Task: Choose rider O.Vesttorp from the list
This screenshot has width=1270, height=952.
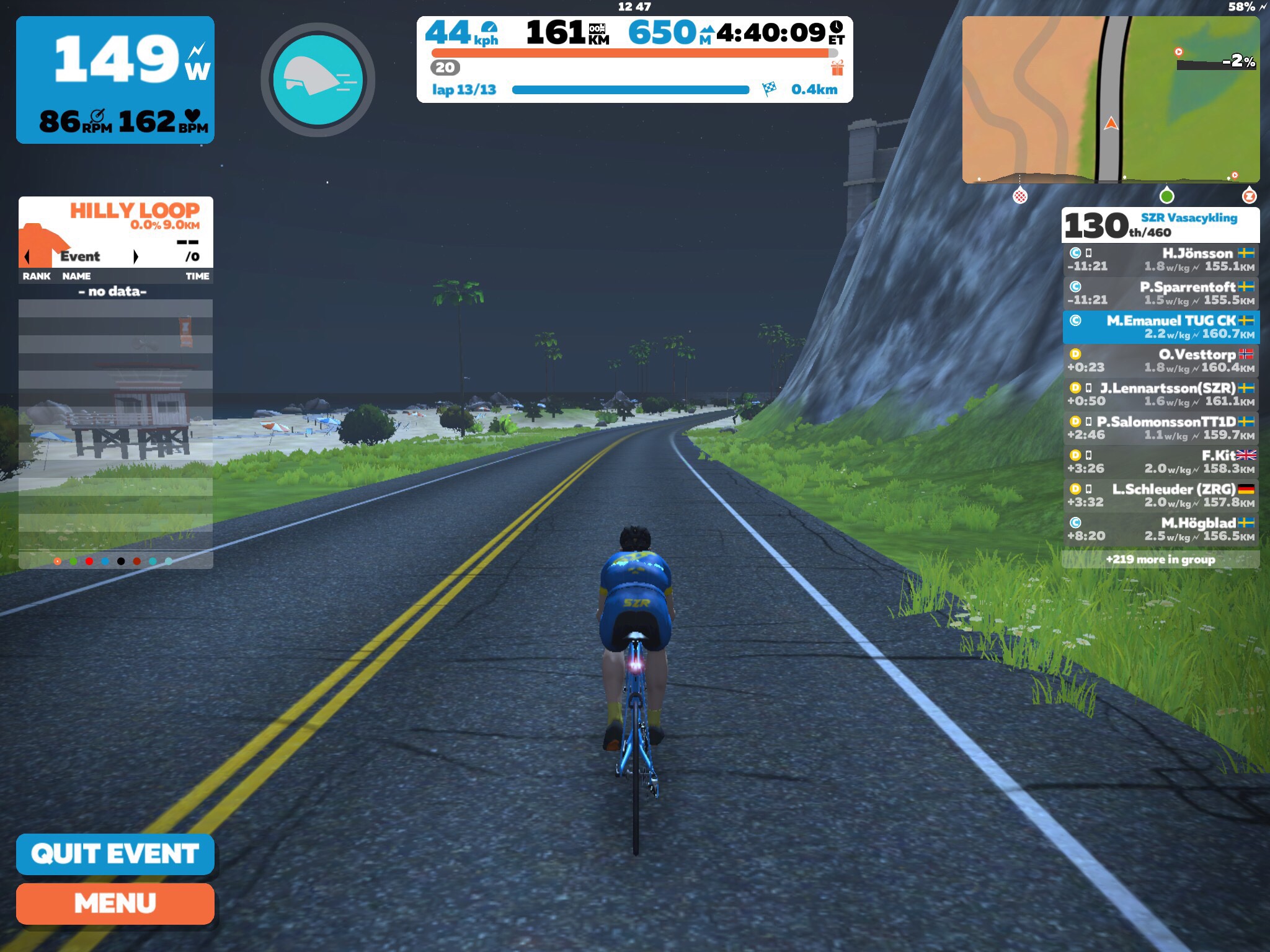Action: pos(1161,361)
